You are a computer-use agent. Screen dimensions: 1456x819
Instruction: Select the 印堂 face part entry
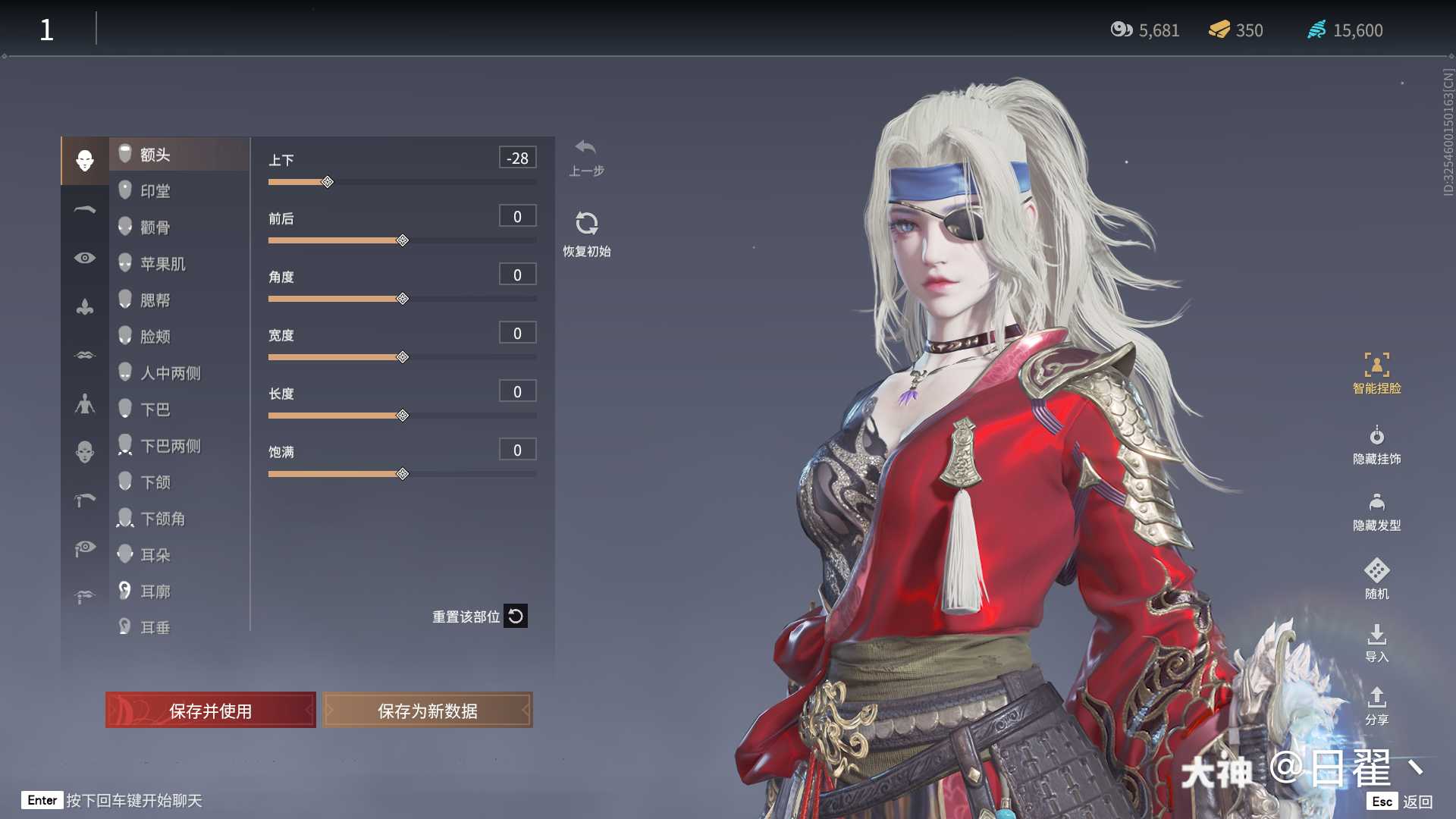click(x=155, y=191)
